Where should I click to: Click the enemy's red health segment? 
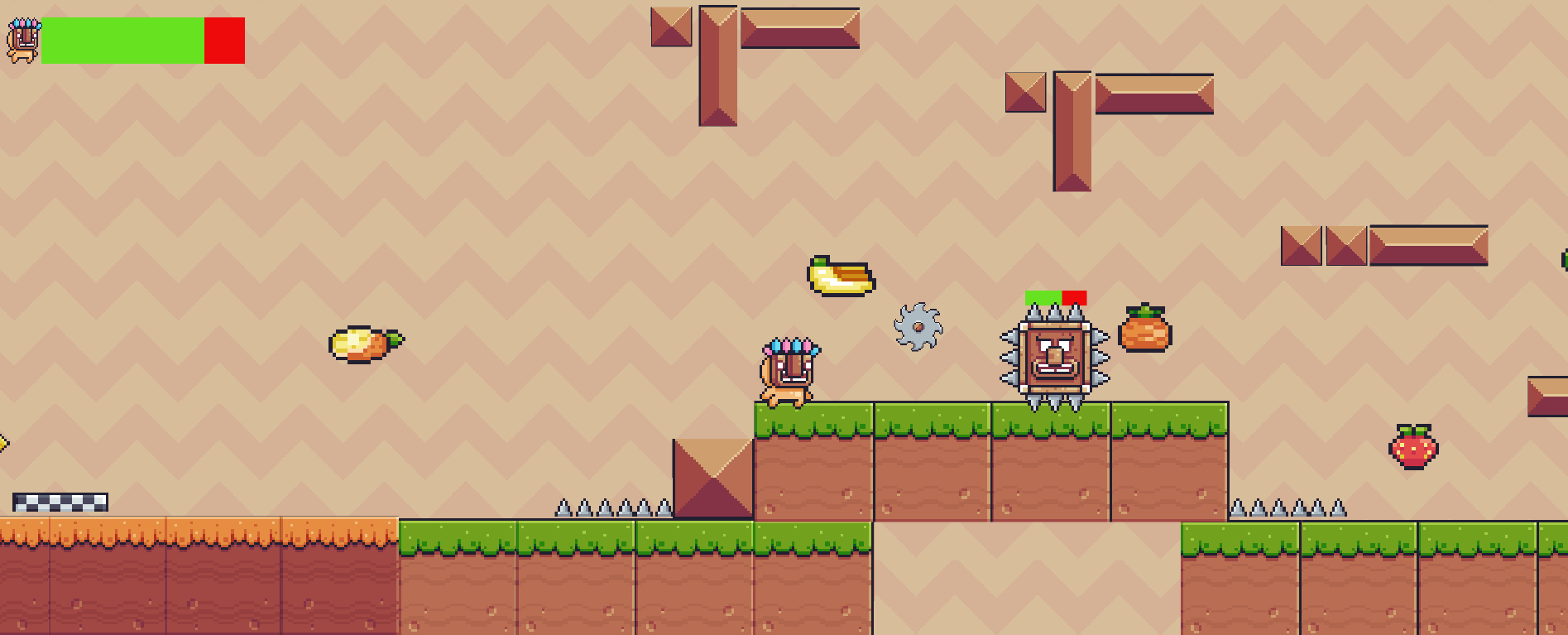pos(1074,295)
